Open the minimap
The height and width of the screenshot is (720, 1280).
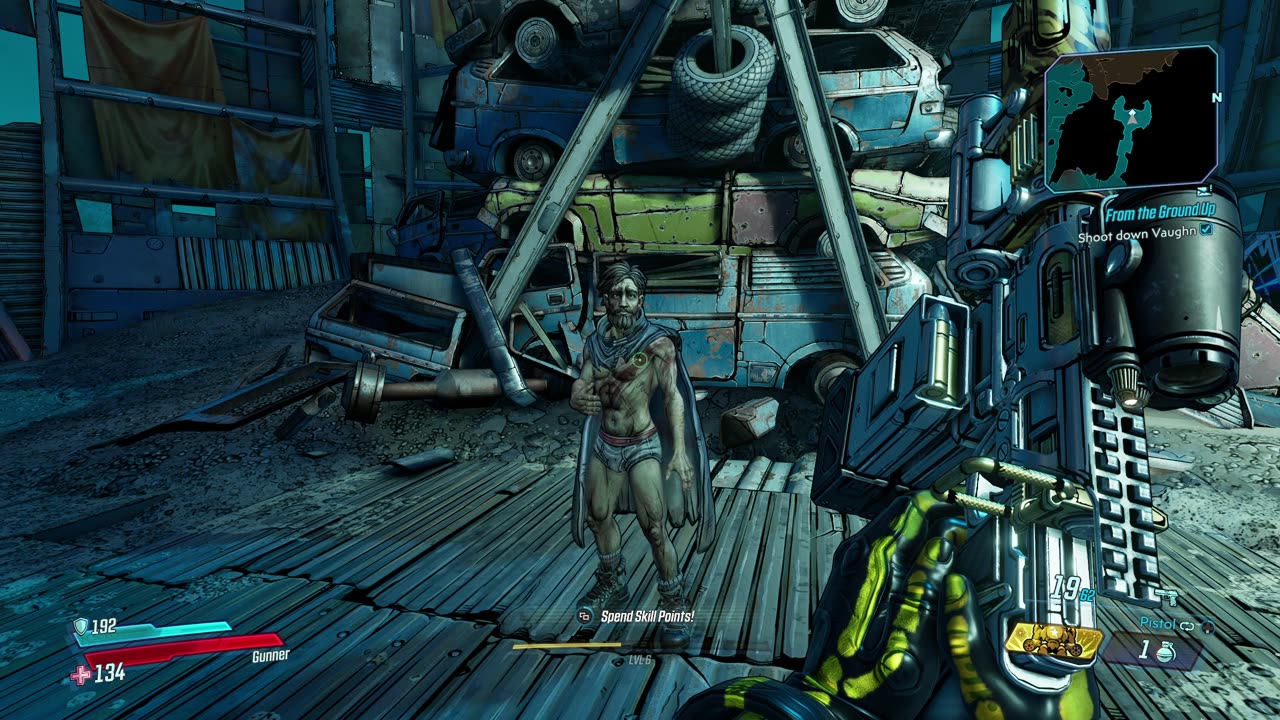click(1132, 118)
